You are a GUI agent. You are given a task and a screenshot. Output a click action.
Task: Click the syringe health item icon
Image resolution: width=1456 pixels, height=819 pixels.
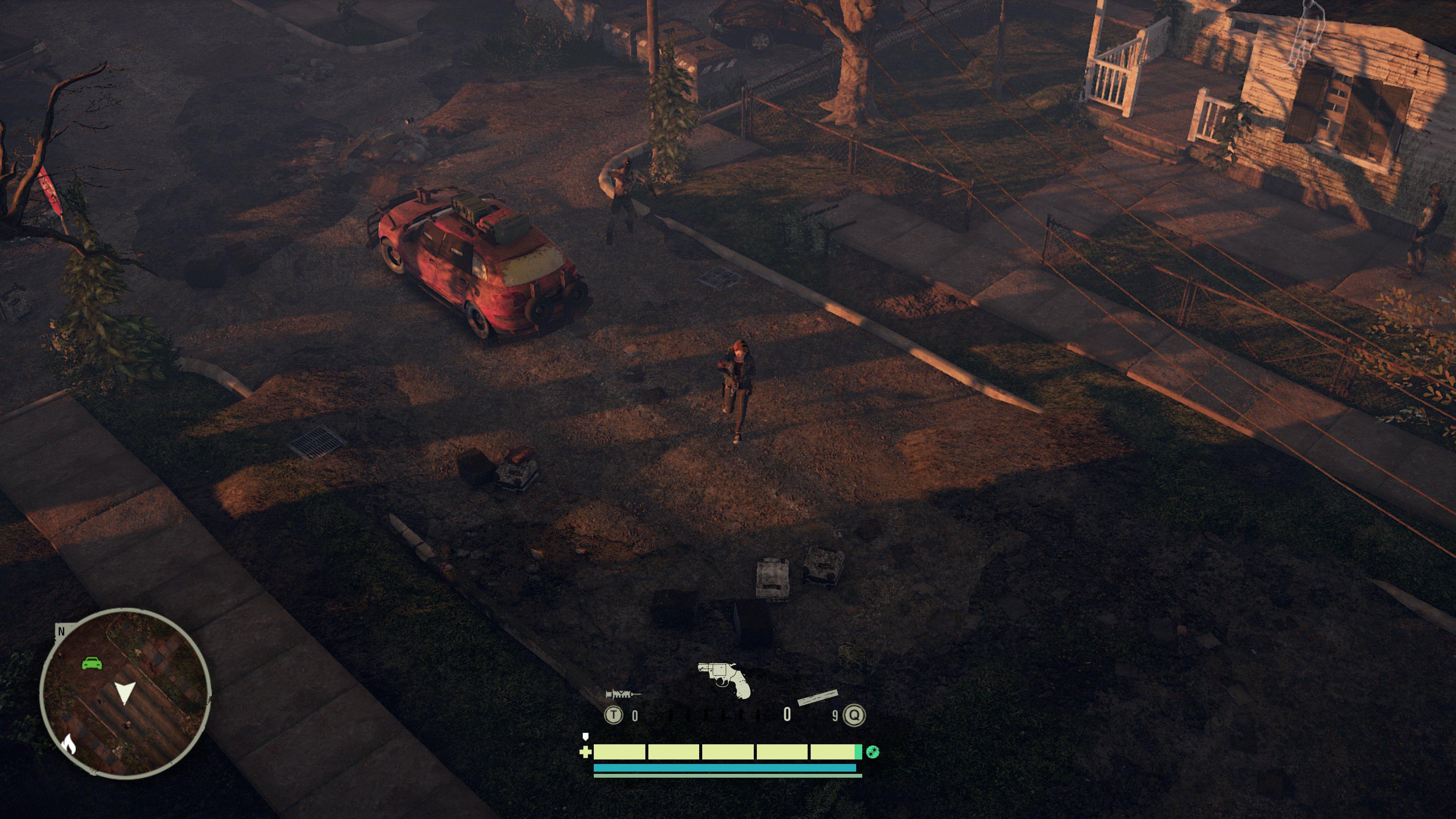[621, 694]
